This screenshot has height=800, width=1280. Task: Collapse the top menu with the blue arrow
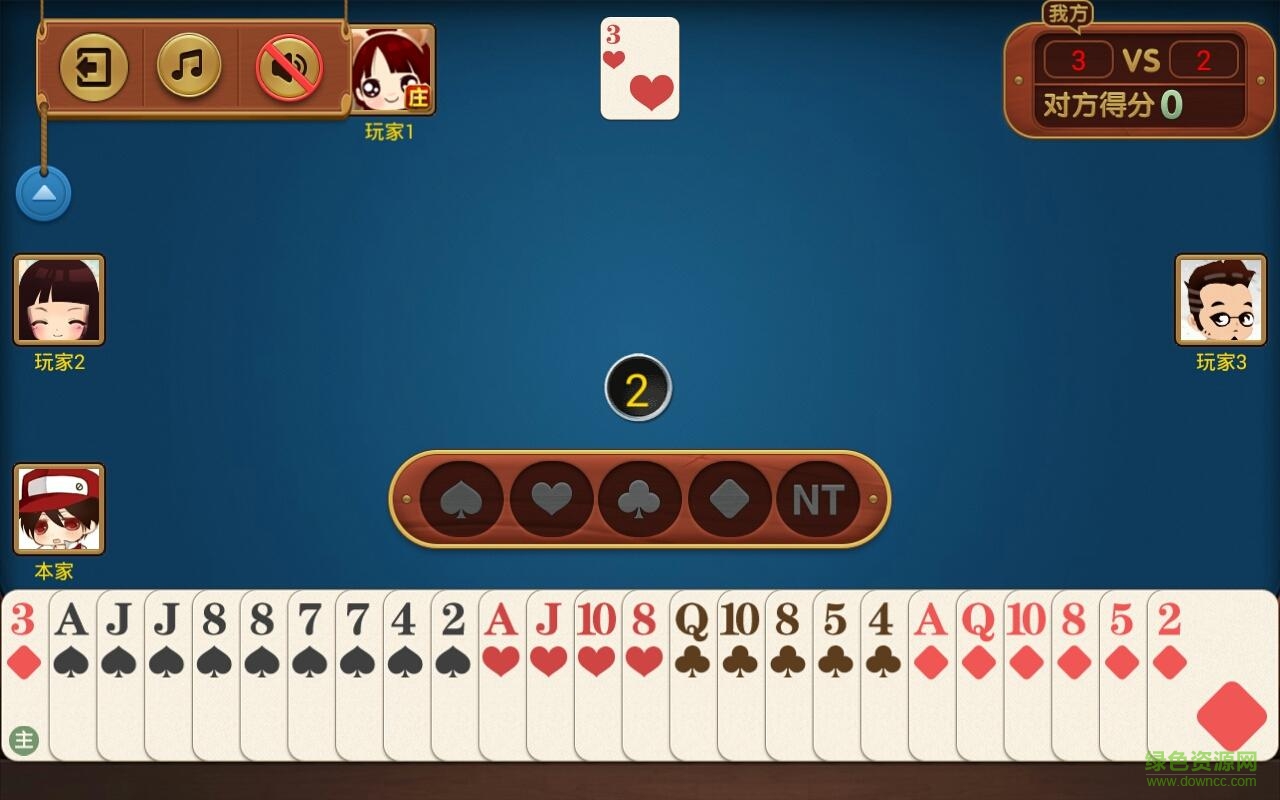[x=42, y=193]
